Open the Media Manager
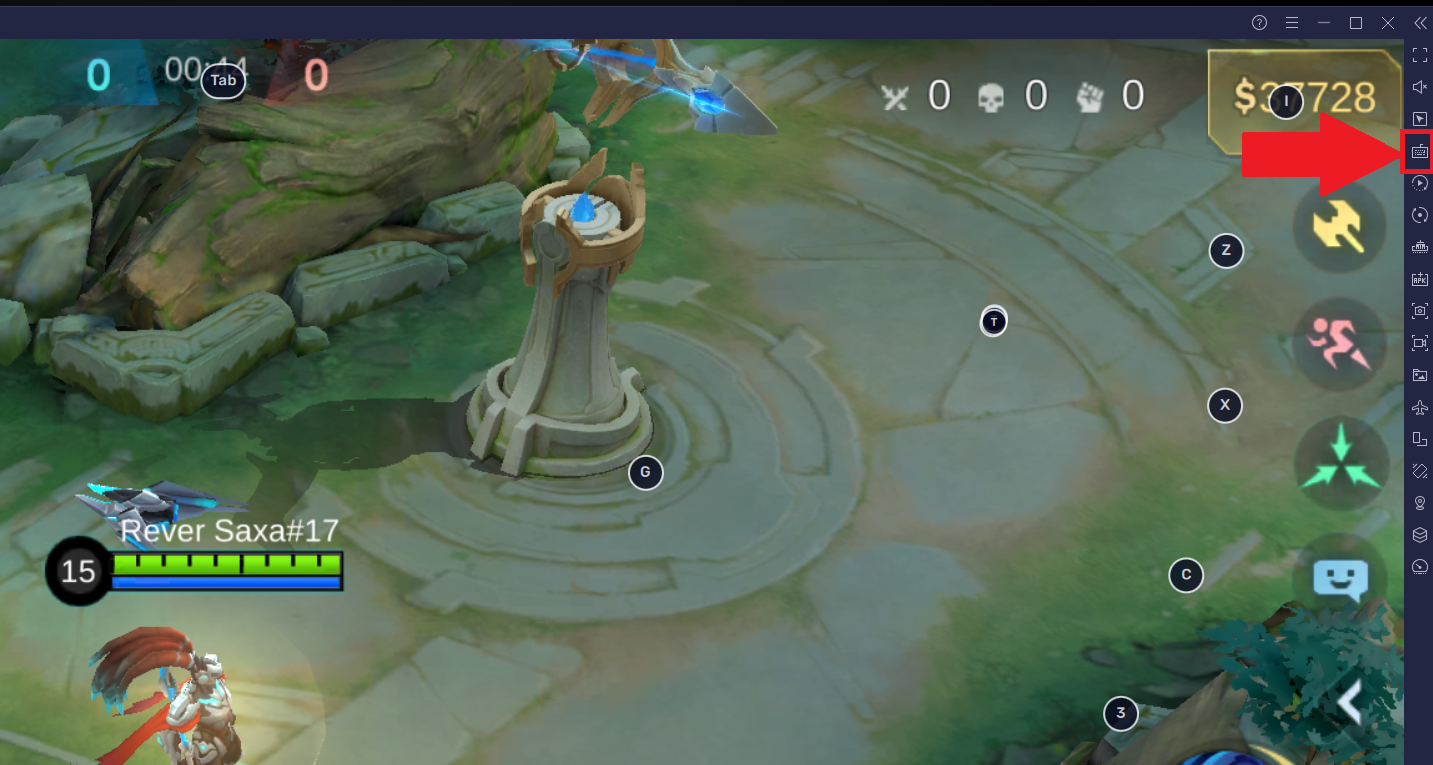The height and width of the screenshot is (765, 1433). pos(1419,375)
